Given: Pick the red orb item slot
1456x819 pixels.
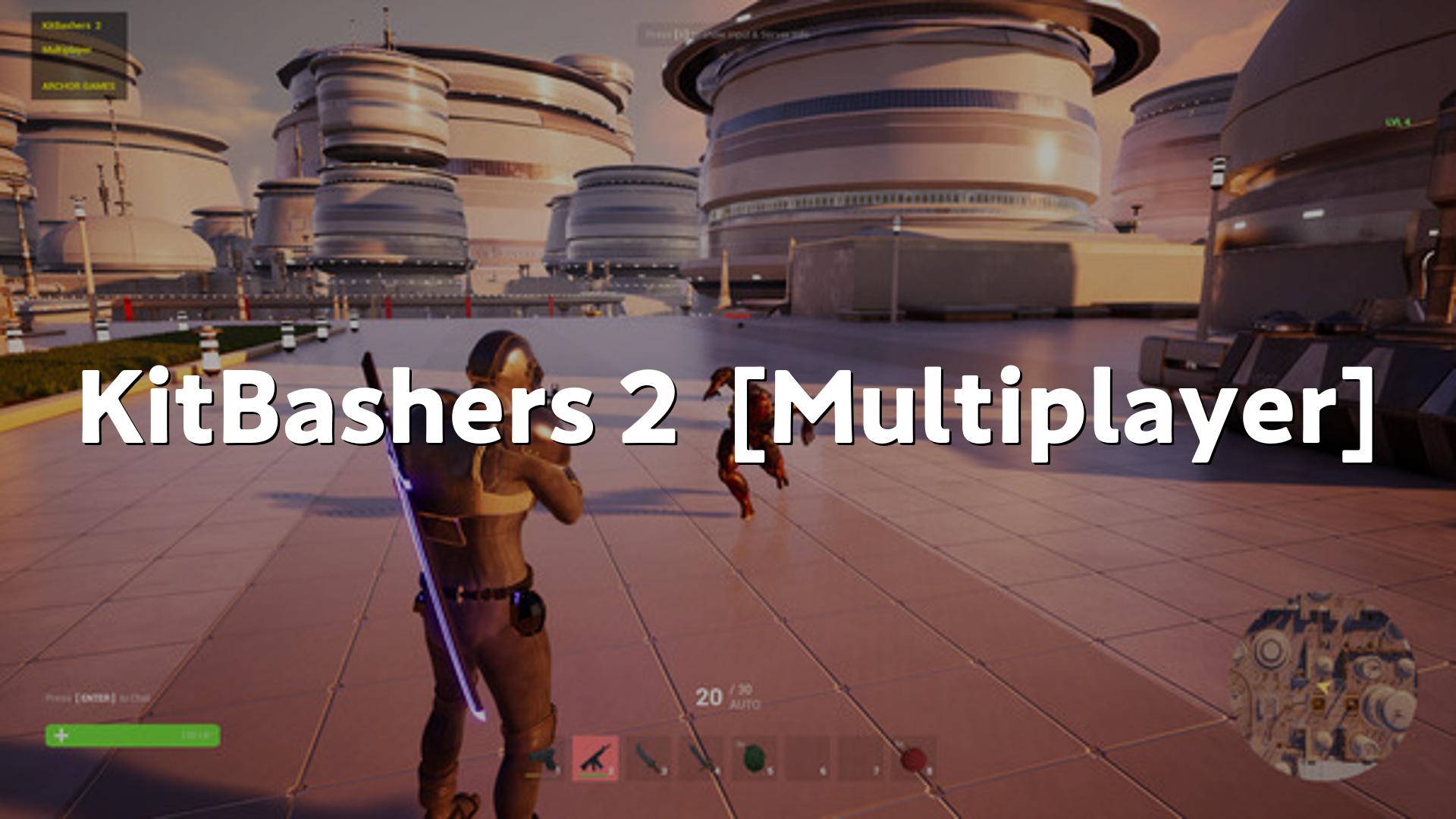Looking at the screenshot, I should [913, 758].
